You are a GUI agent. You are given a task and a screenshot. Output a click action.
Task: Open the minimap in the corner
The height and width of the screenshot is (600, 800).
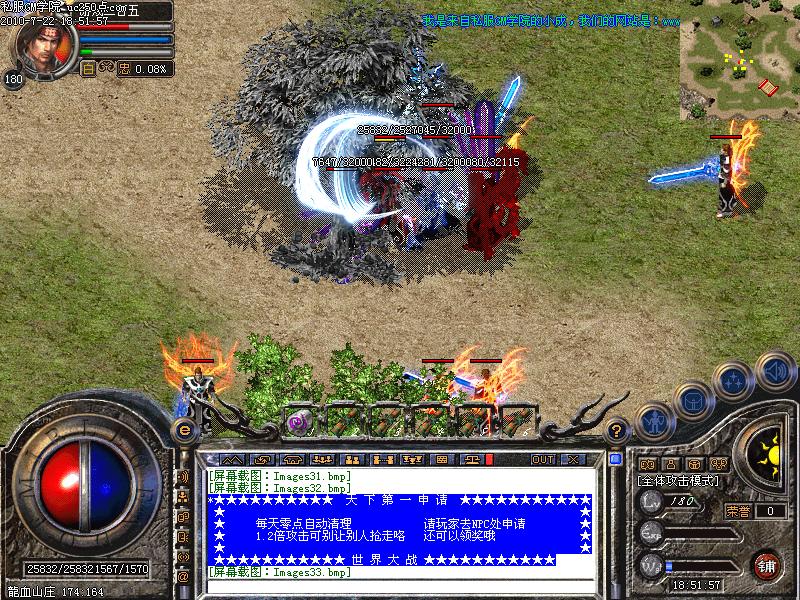click(x=739, y=63)
